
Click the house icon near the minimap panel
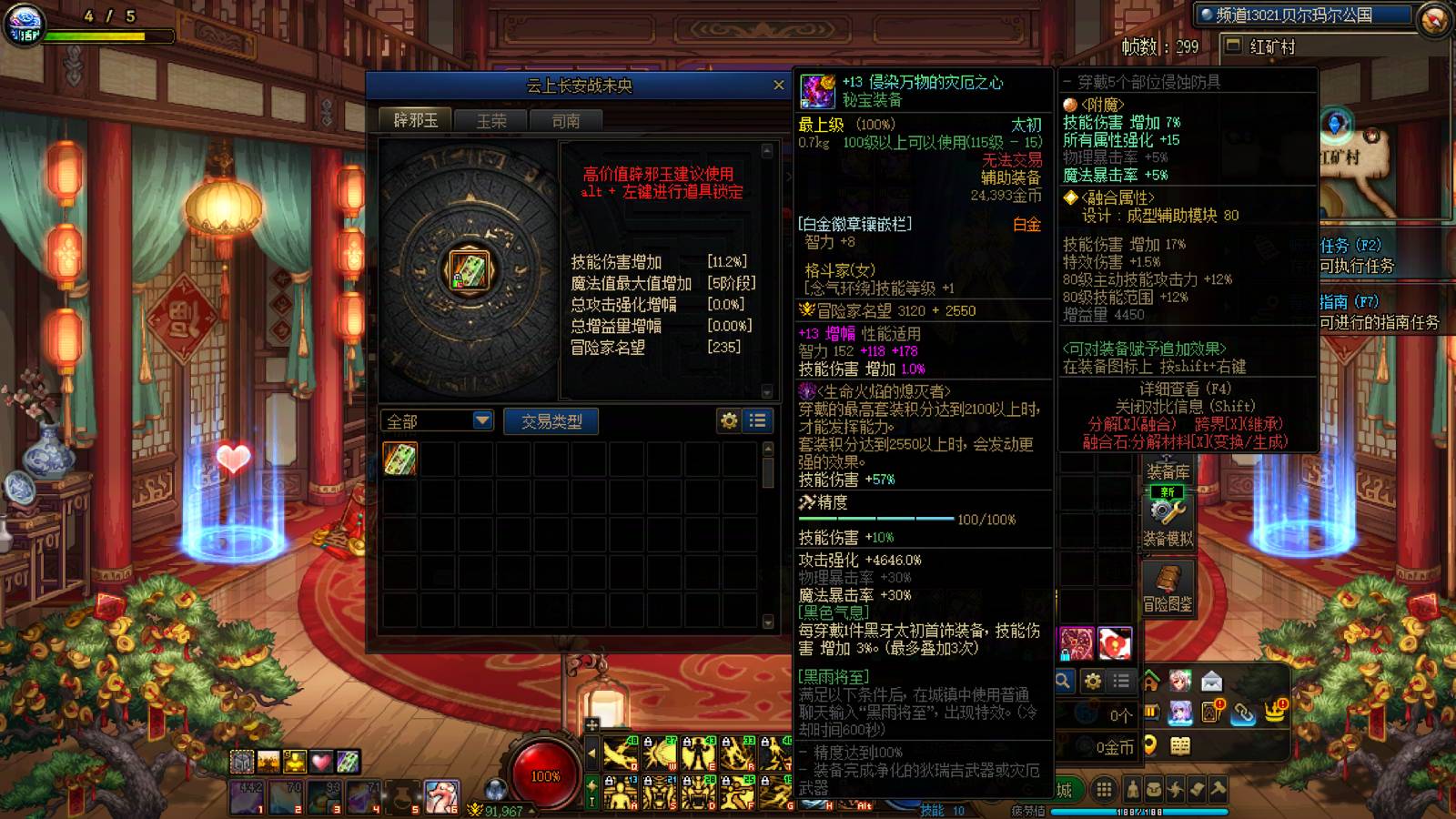tap(1151, 681)
